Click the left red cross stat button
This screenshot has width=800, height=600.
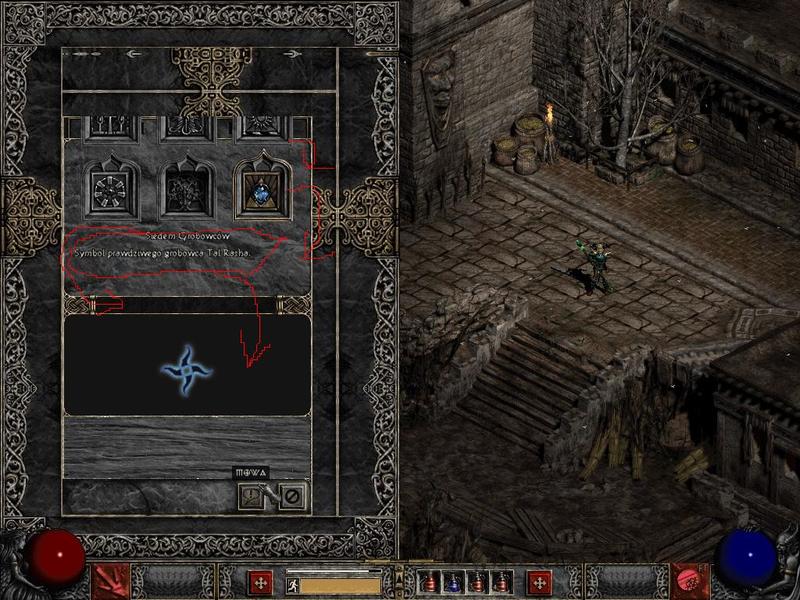point(261,581)
